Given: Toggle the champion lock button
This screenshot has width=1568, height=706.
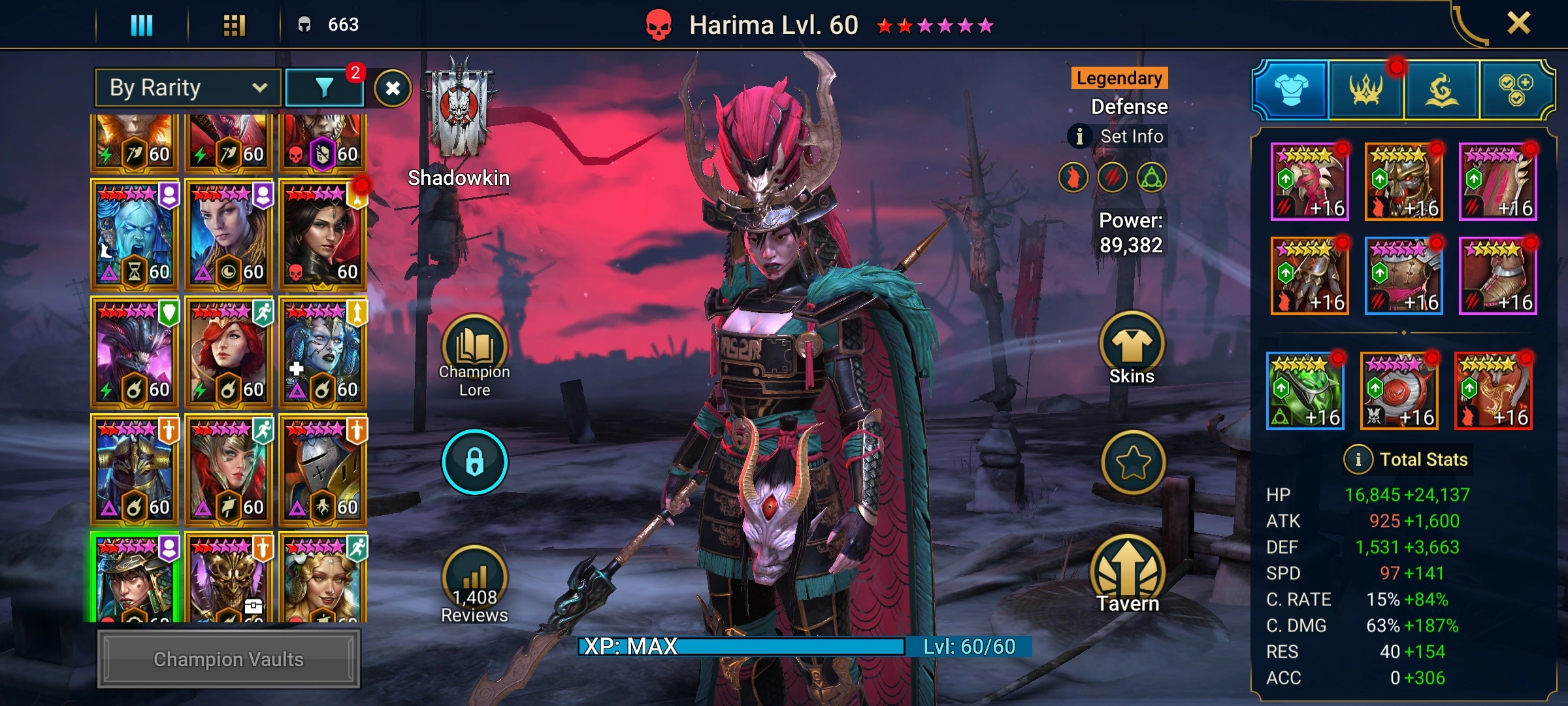Looking at the screenshot, I should coord(475,462).
